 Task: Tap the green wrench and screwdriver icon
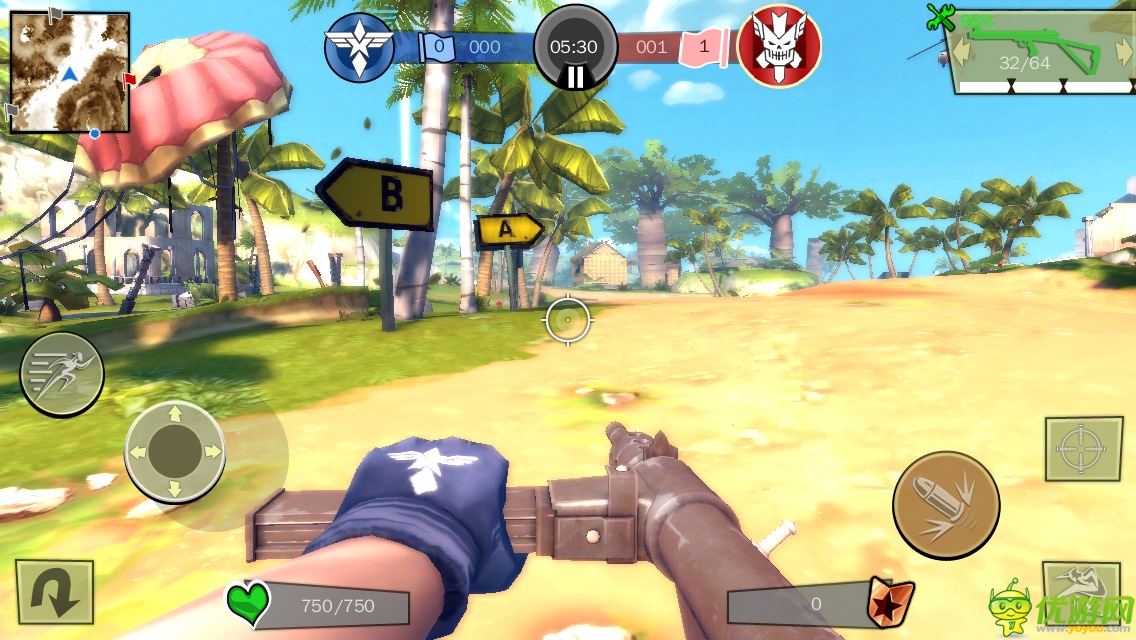(940, 16)
